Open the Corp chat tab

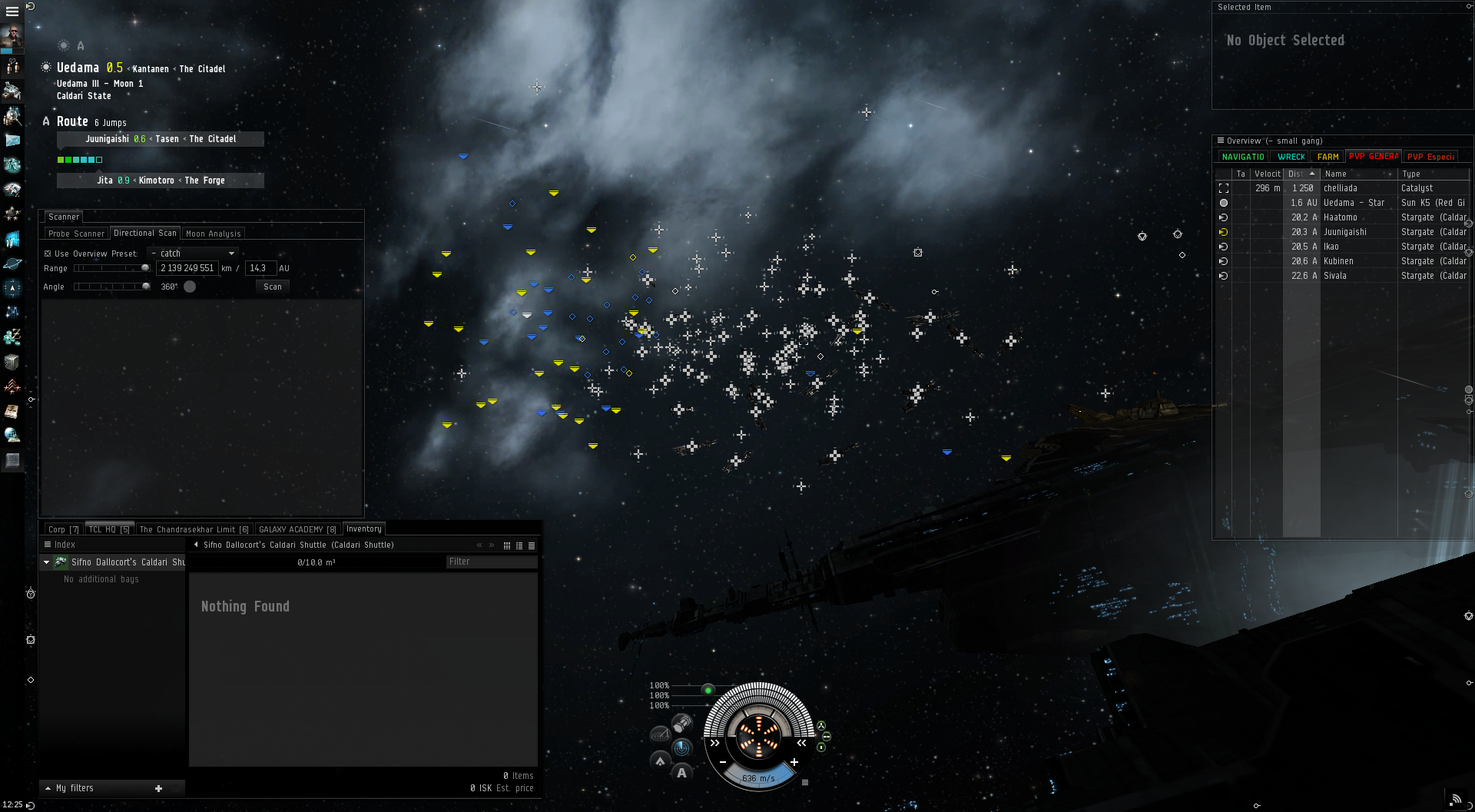tap(63, 529)
